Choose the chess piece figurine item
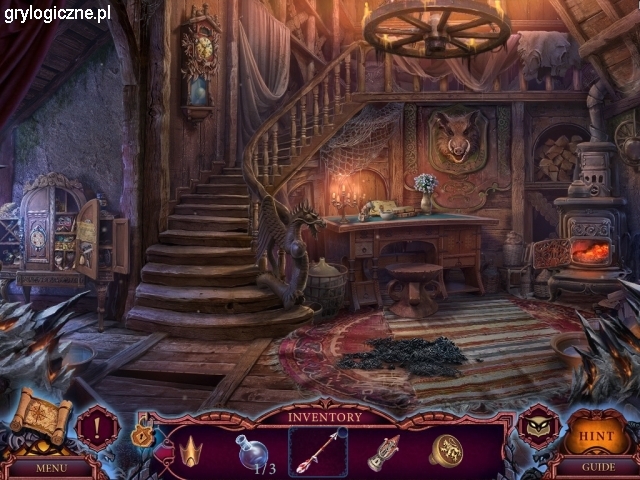 pos(382,451)
